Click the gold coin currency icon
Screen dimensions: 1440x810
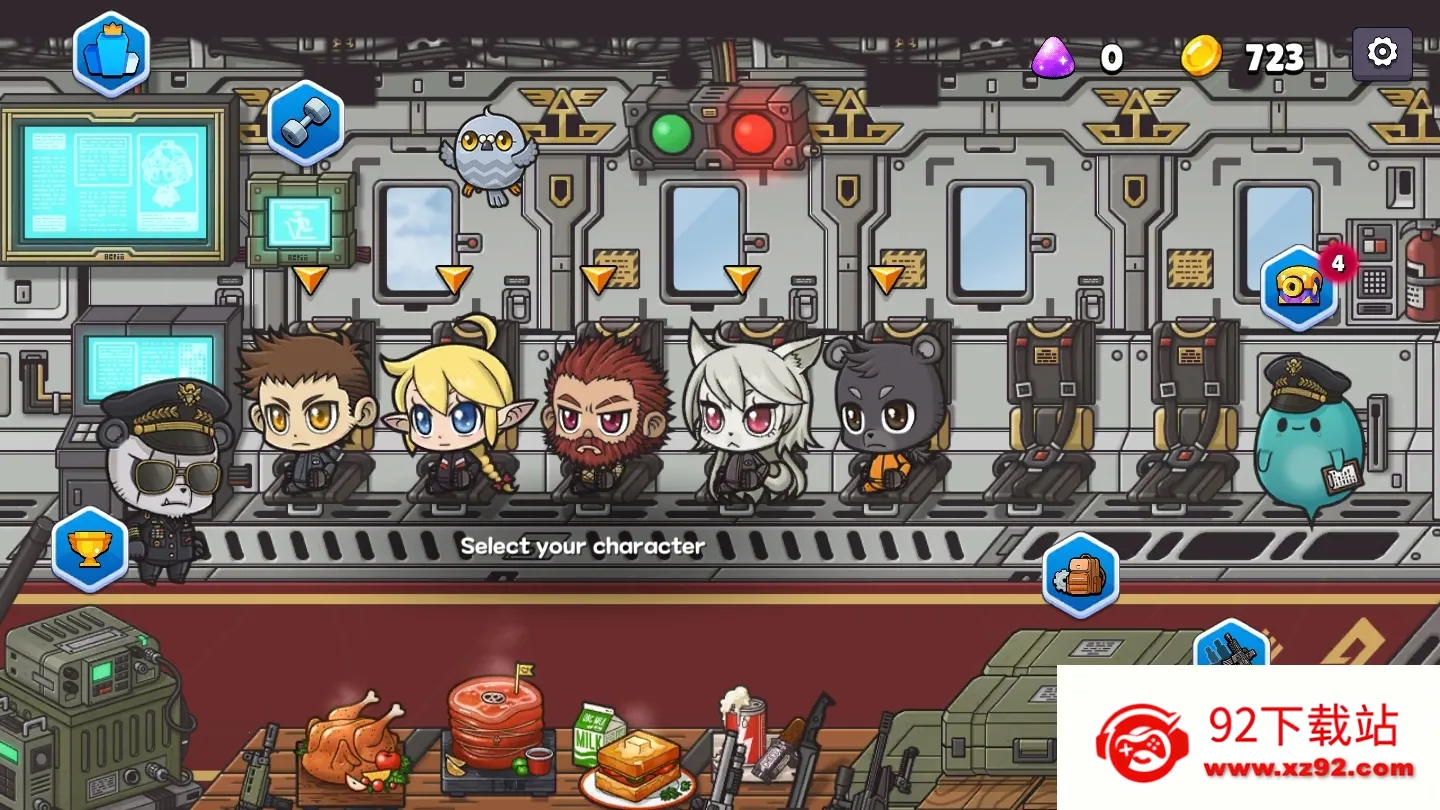click(x=1201, y=56)
